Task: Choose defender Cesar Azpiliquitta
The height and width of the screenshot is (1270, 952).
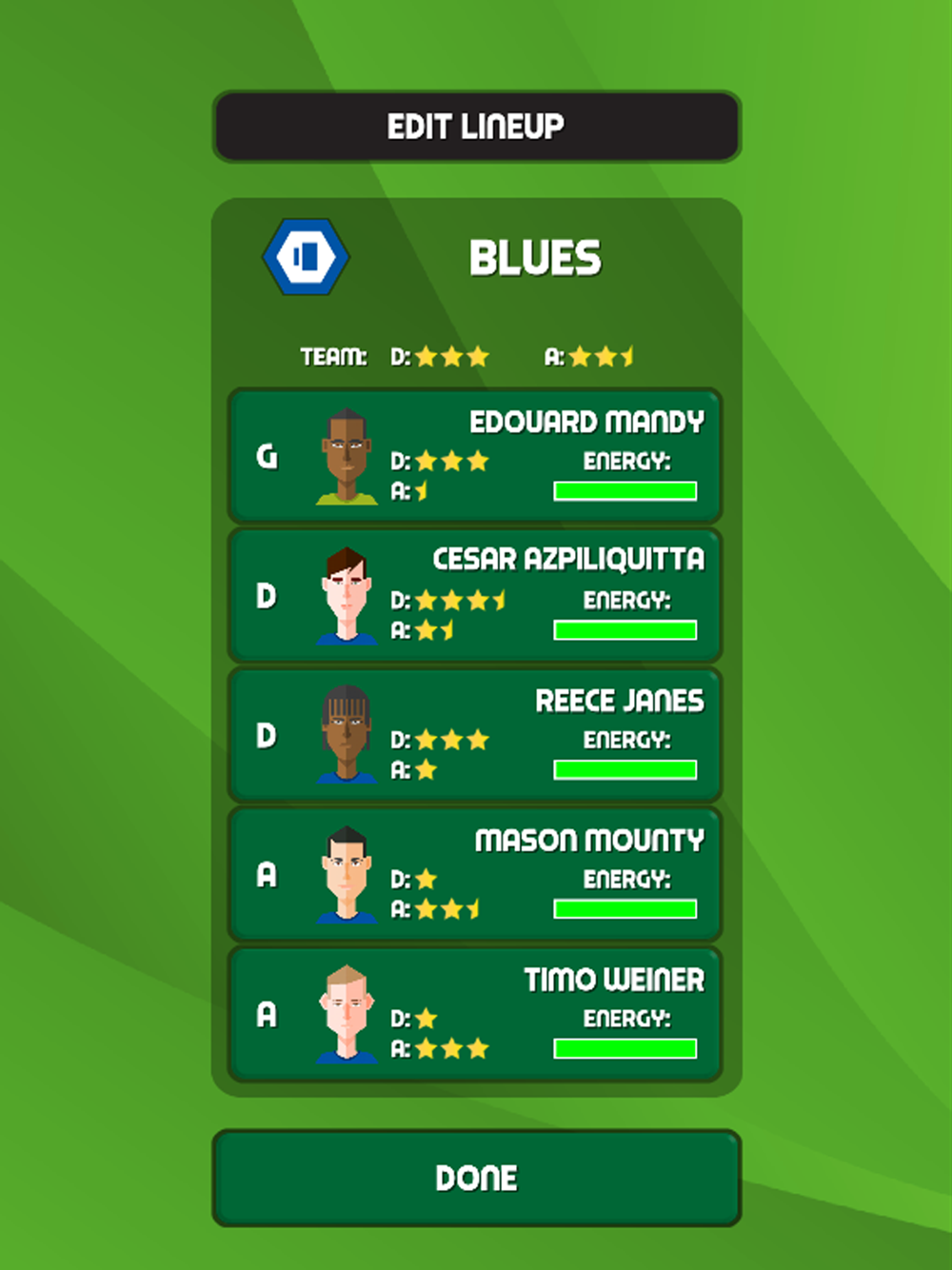Action: point(474,596)
